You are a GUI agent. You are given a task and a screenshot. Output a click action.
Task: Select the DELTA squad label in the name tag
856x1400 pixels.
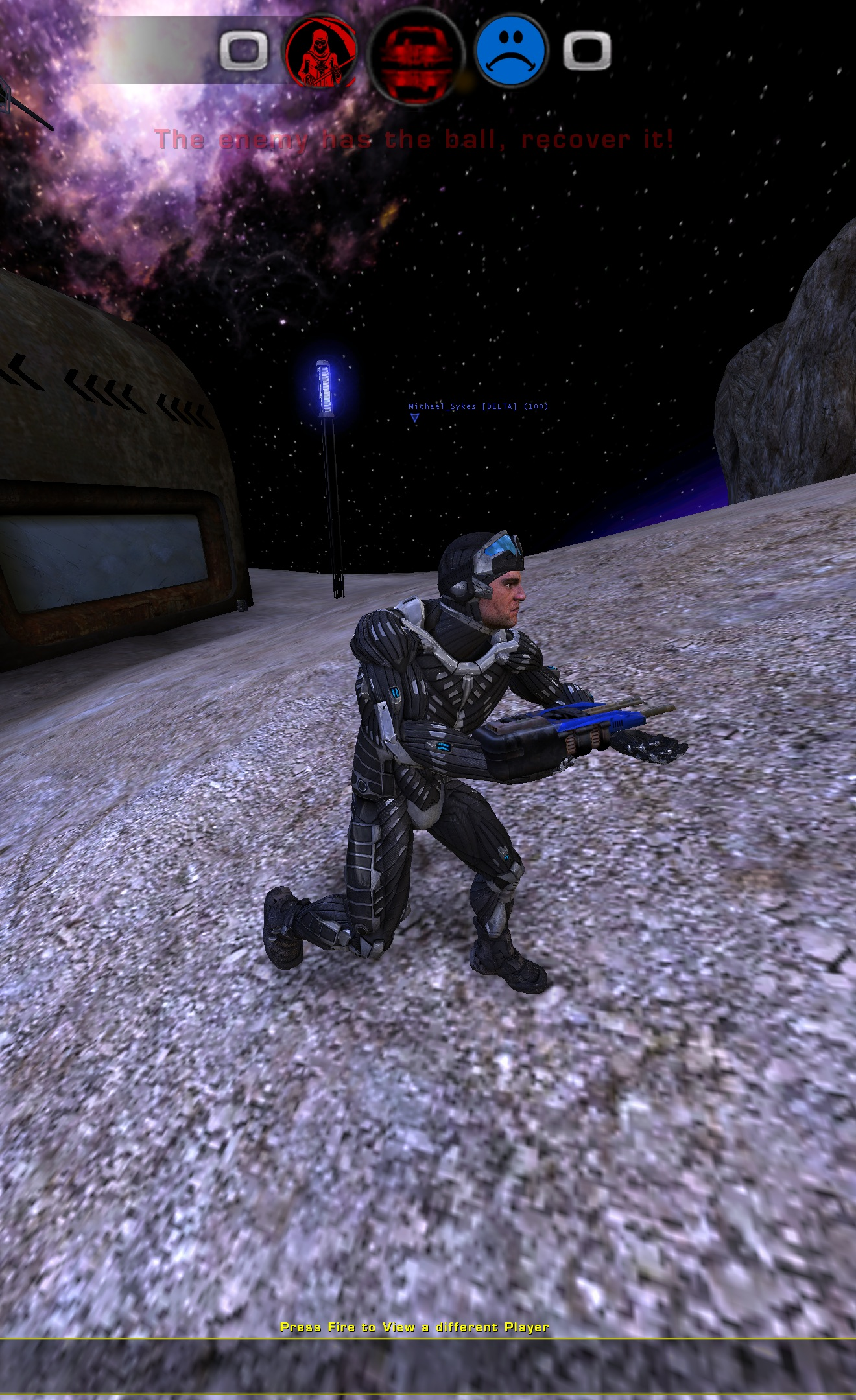[x=501, y=406]
